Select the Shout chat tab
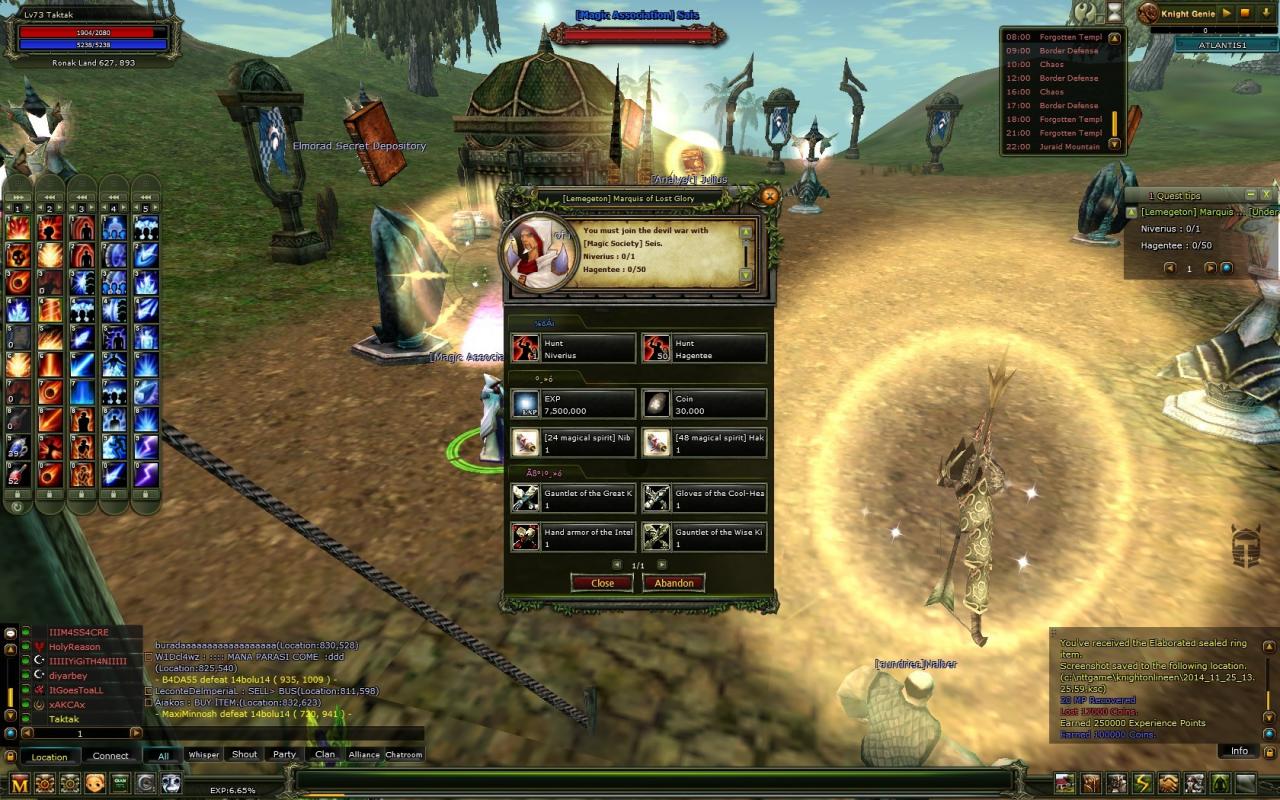 click(244, 755)
